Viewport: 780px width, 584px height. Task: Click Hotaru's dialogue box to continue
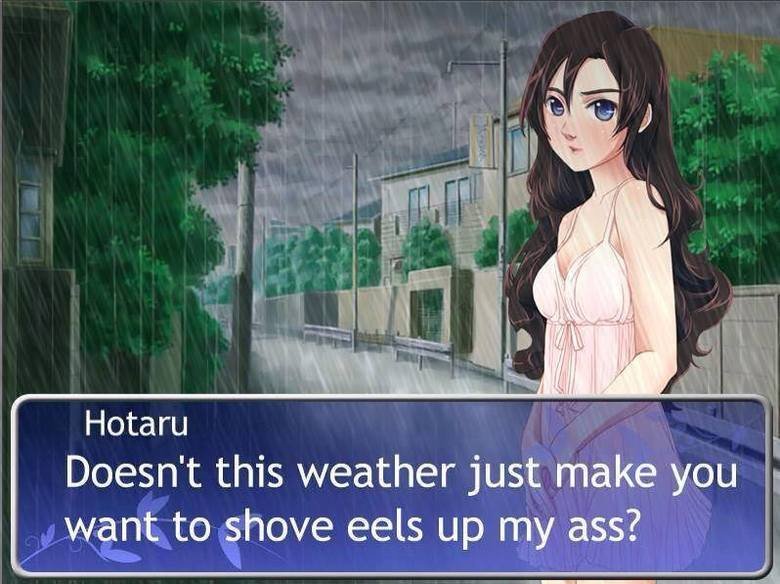pos(390,487)
